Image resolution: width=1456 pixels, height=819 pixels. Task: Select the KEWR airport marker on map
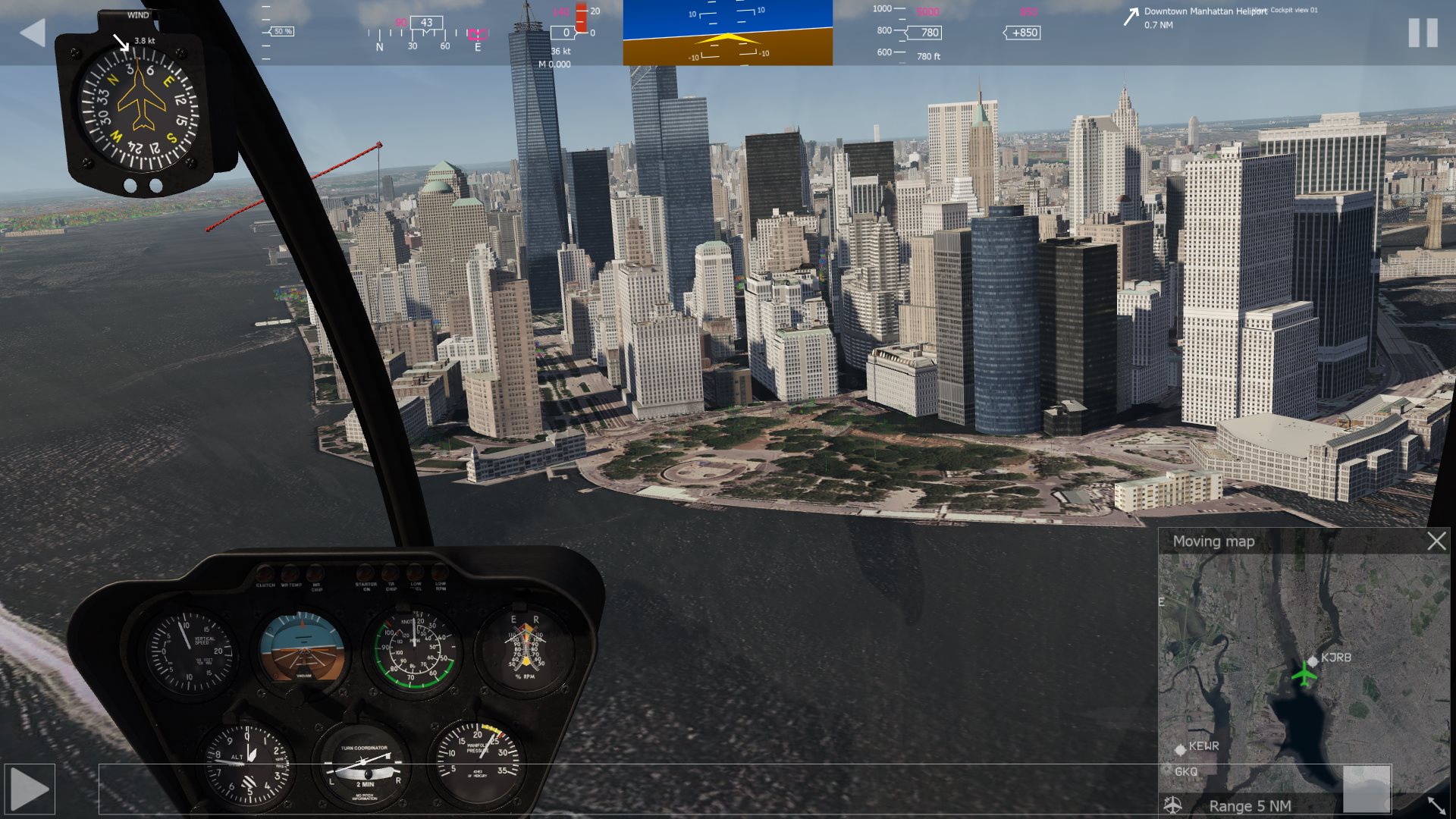click(1180, 749)
